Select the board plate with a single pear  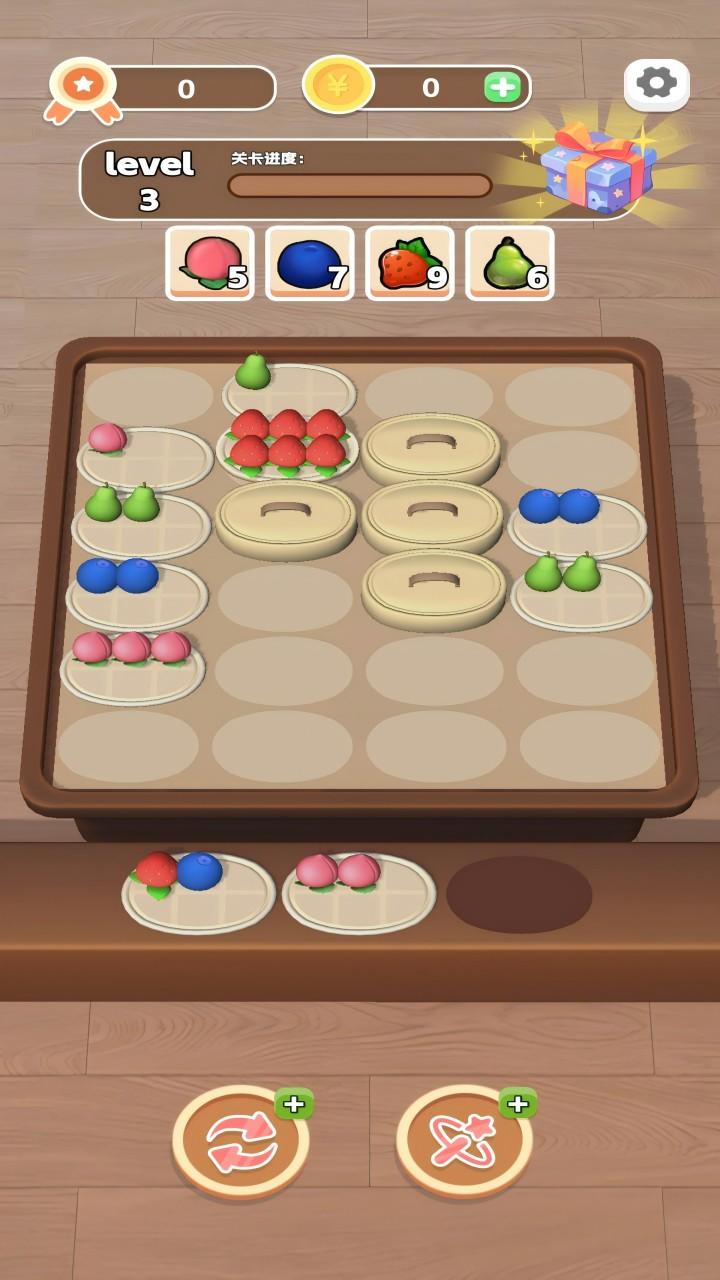pyautogui.click(x=289, y=386)
